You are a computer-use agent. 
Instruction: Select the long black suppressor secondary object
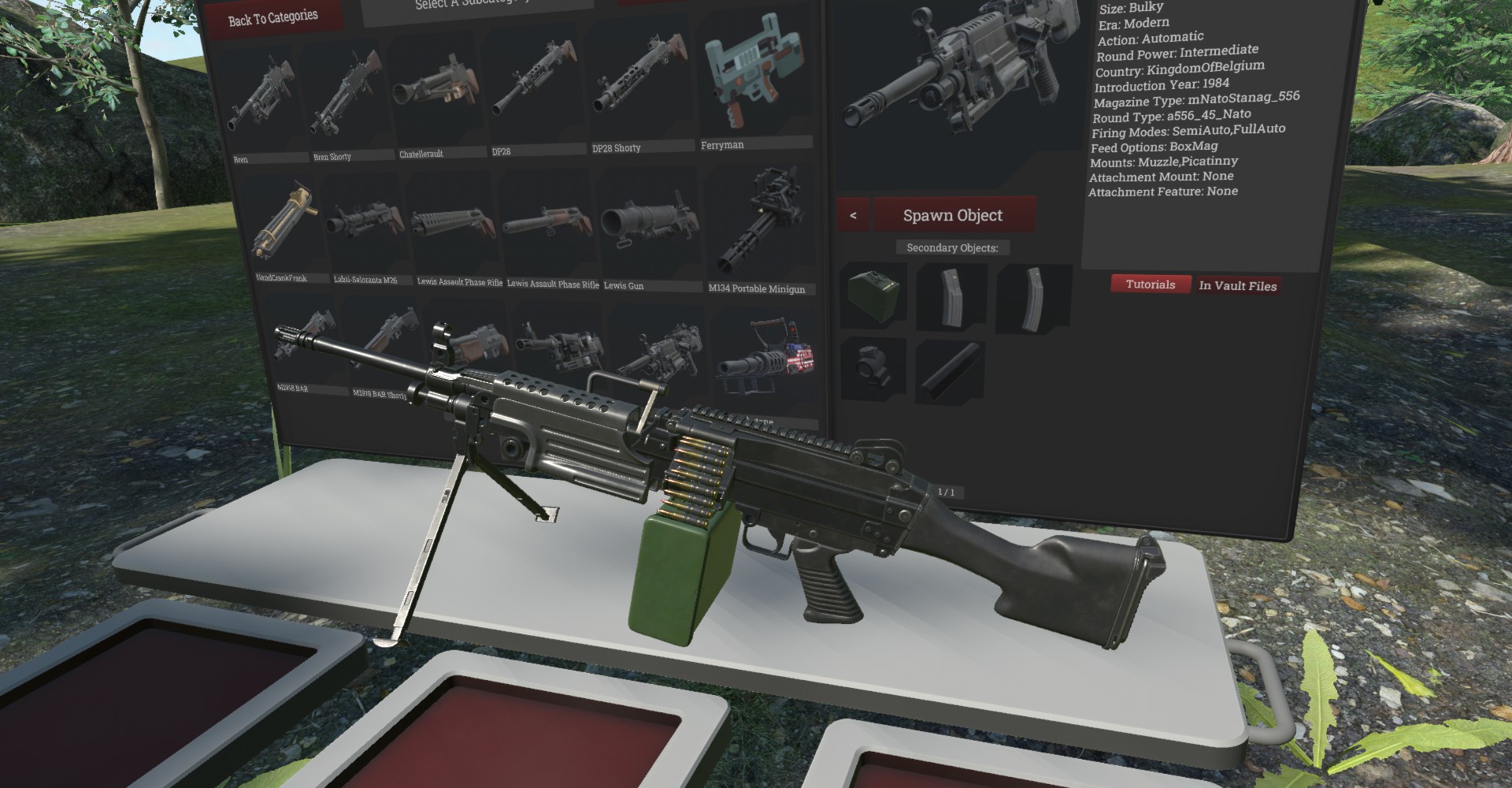[x=950, y=368]
